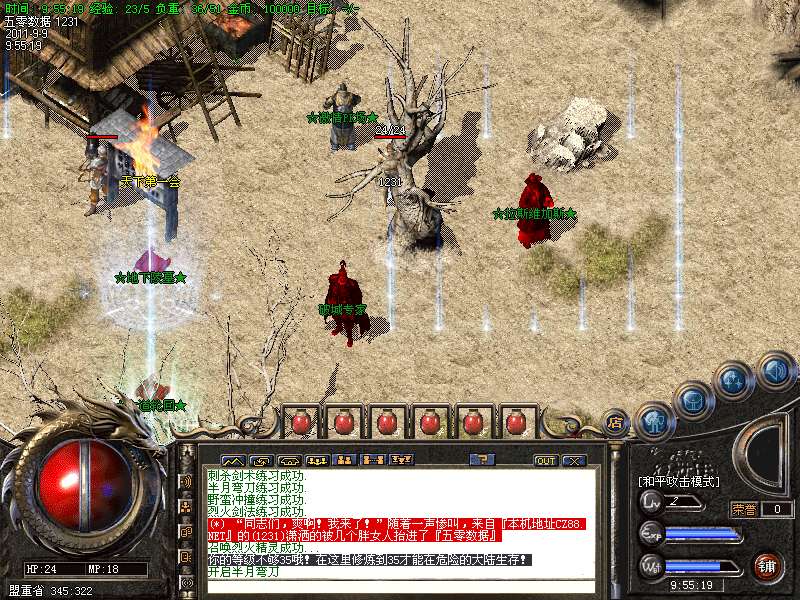Select the three-person group icon above chat
The image size is (800, 600).
317,461
